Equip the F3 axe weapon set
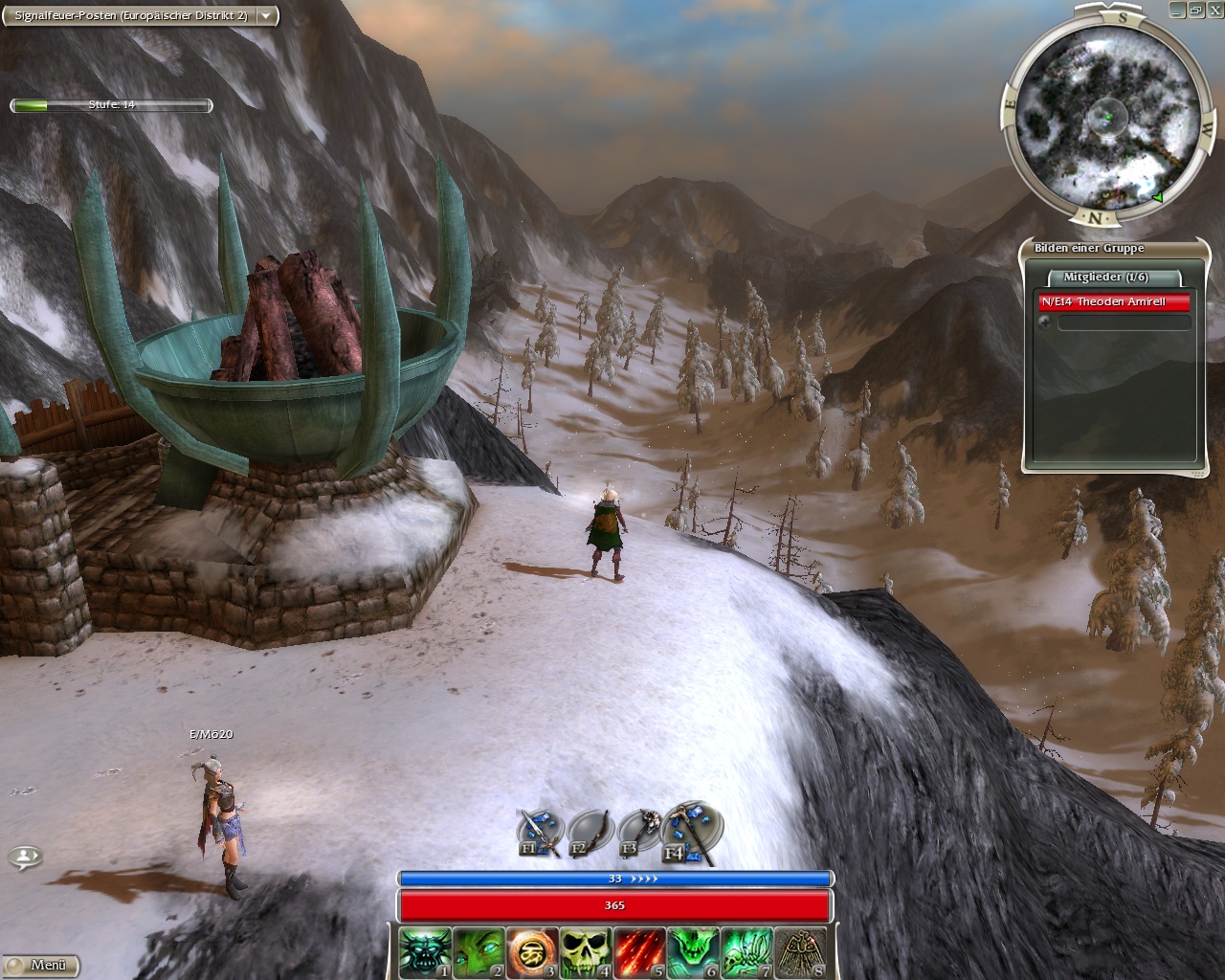 click(x=640, y=832)
